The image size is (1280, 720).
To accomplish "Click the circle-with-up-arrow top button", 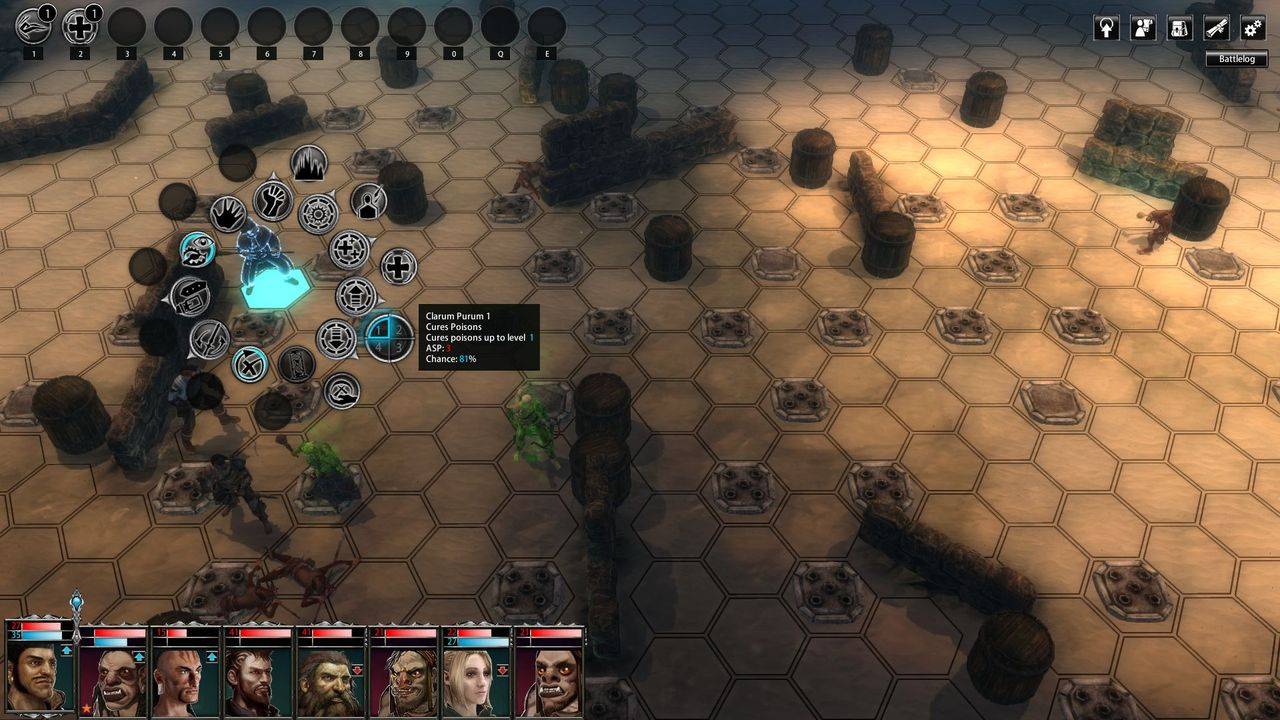I will click(x=1107, y=27).
